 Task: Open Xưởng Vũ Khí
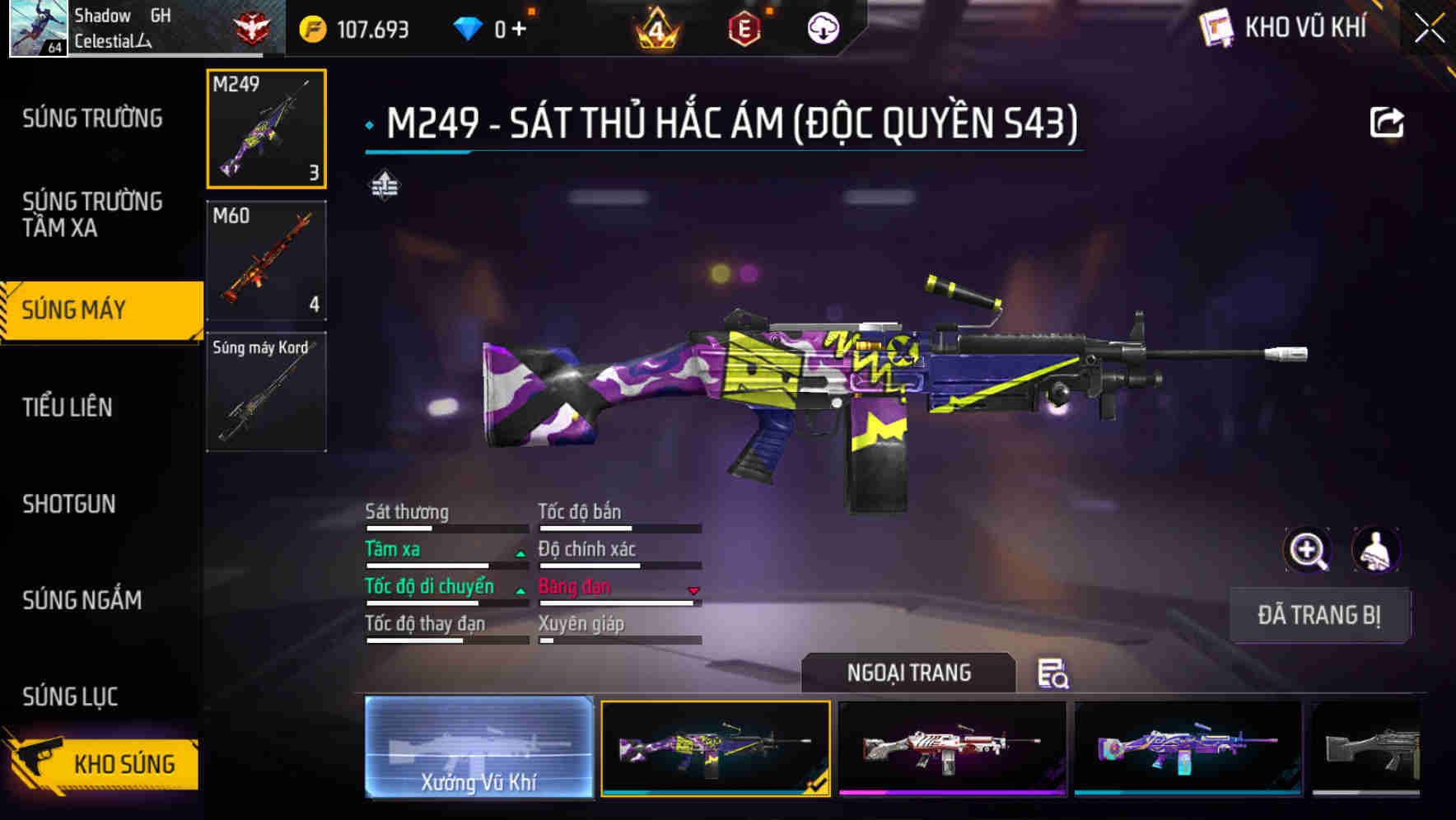[x=479, y=748]
